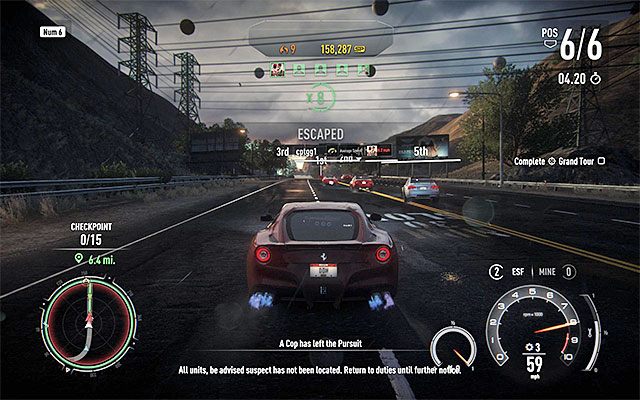
Task: Click the checkpoint distance pin marker
Action: tap(79, 260)
